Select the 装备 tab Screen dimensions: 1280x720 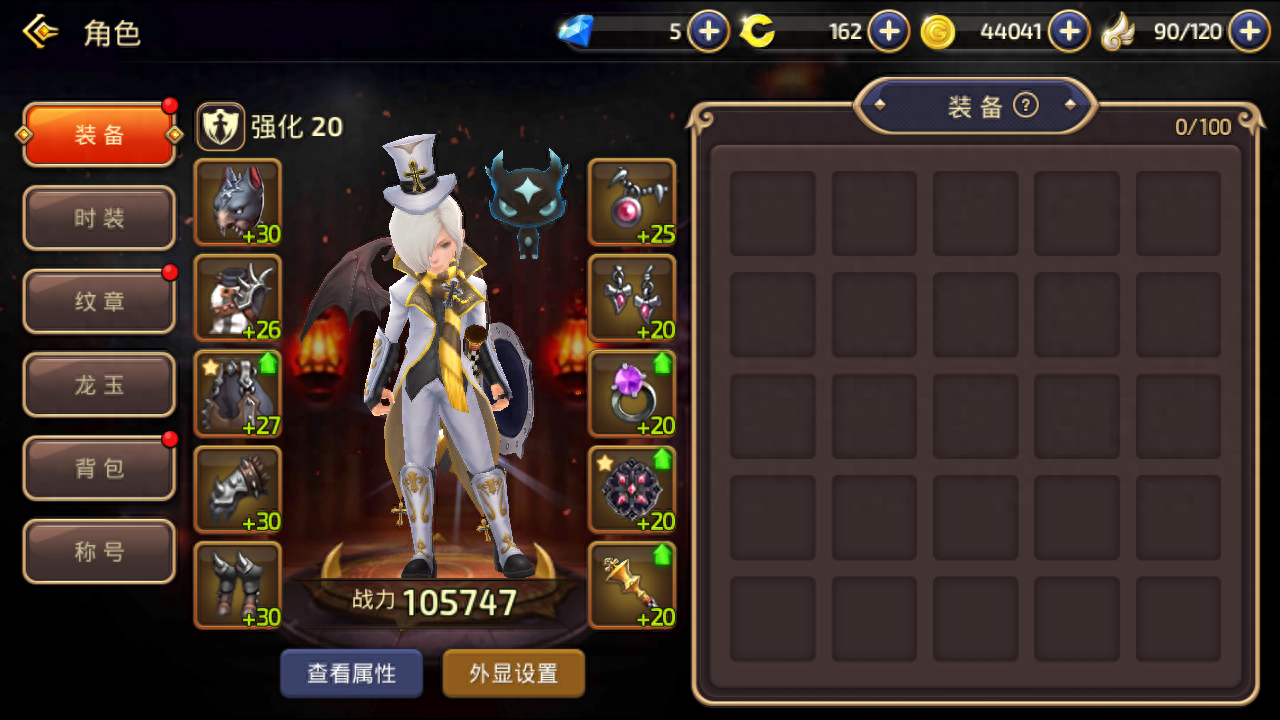click(99, 135)
